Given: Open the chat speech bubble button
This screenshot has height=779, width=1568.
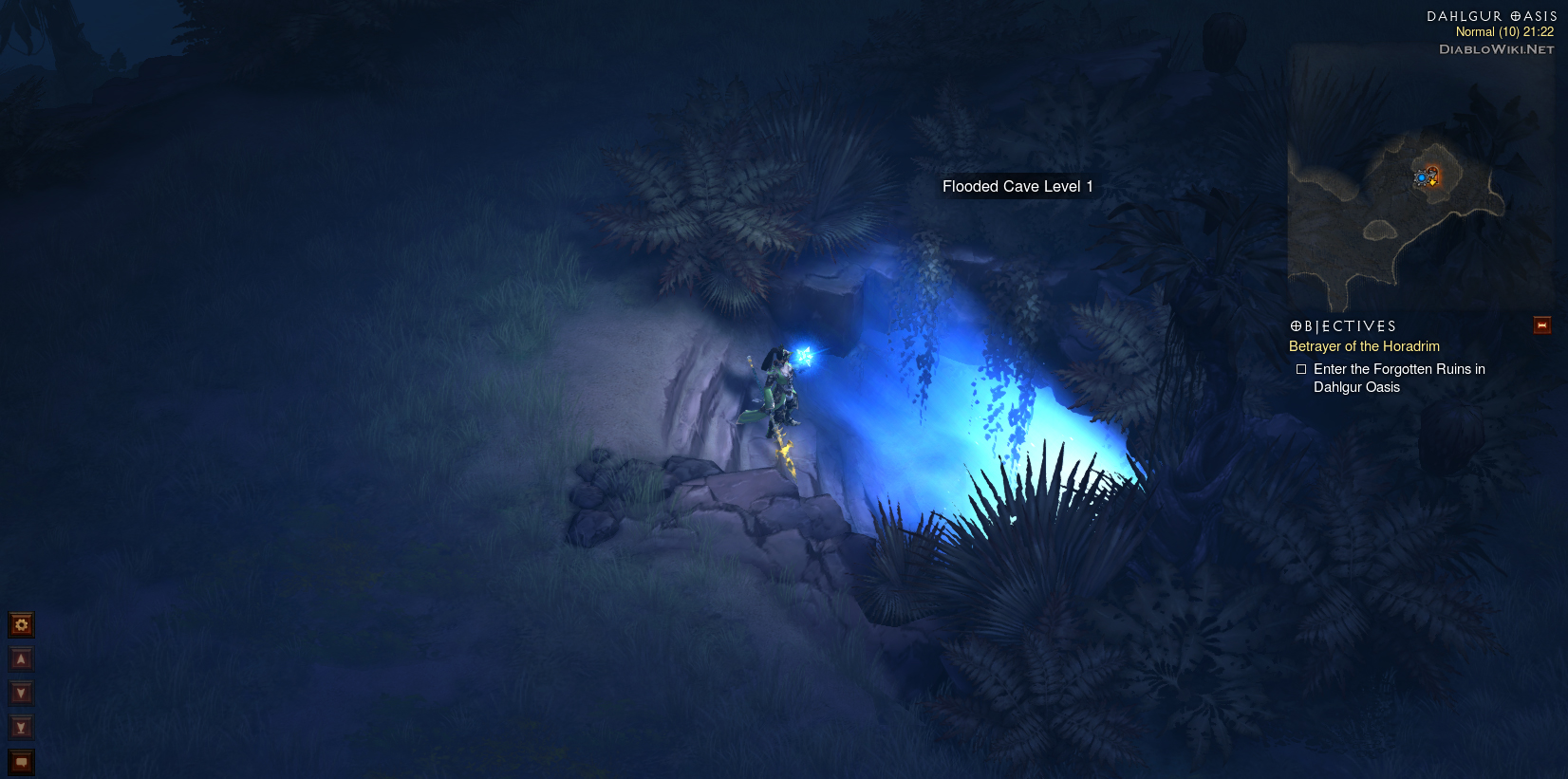Looking at the screenshot, I should (x=21, y=762).
